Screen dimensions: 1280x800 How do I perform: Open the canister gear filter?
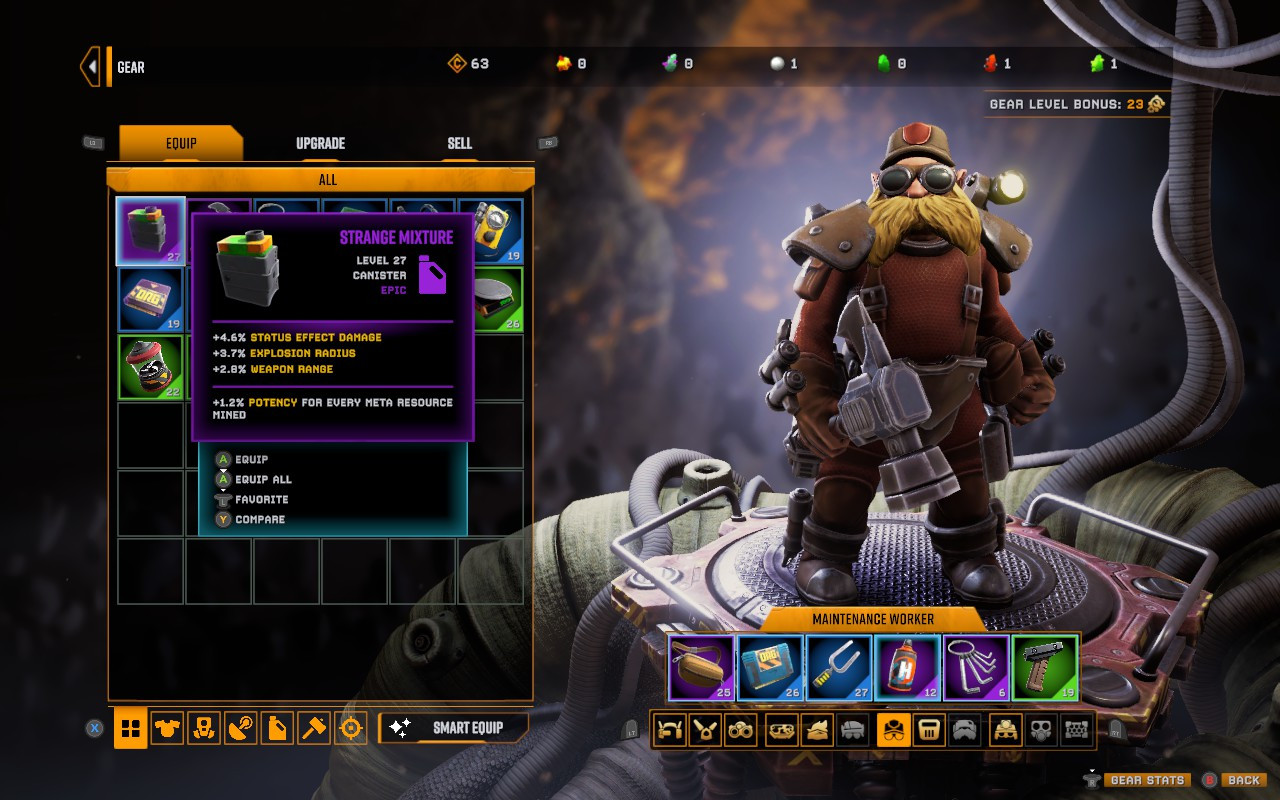click(x=275, y=729)
